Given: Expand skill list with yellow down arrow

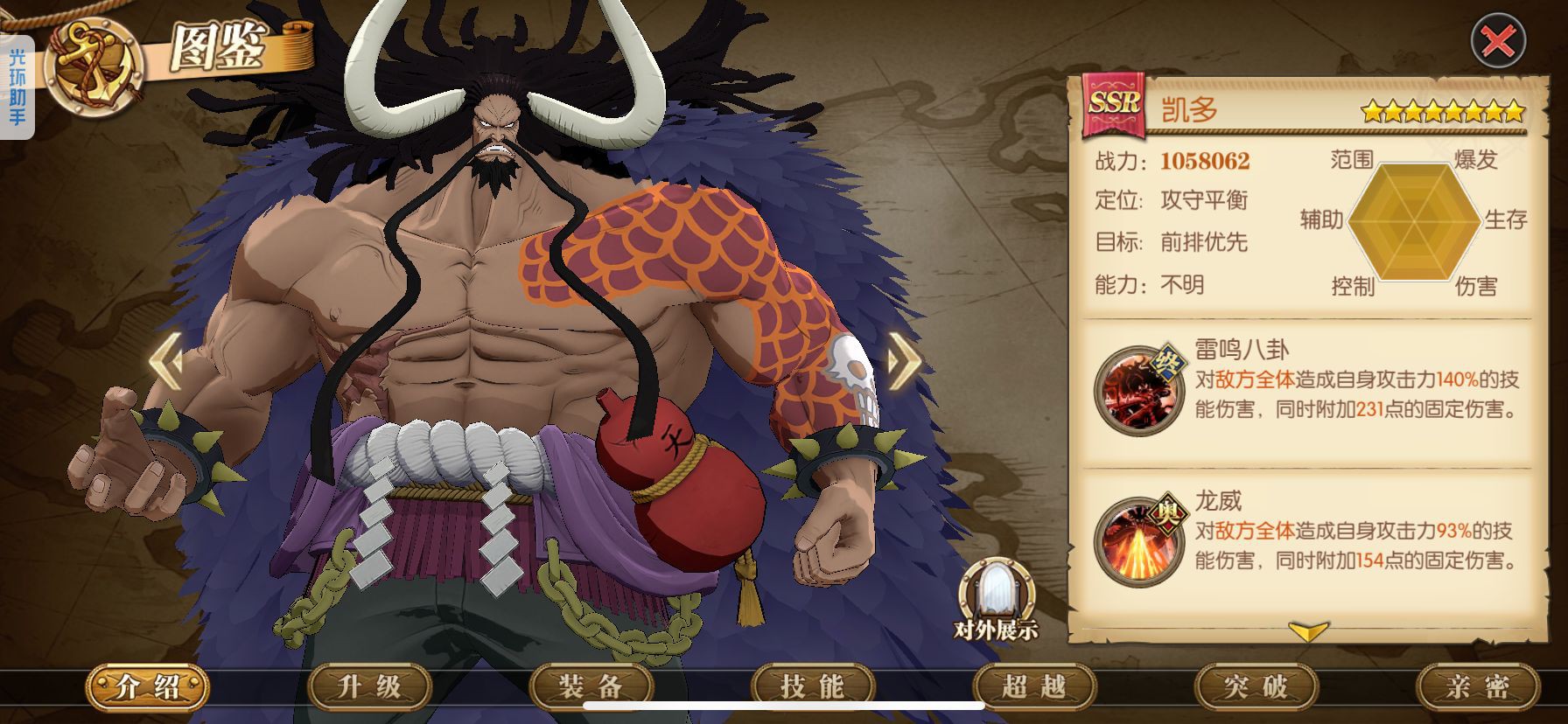Looking at the screenshot, I should [1308, 630].
